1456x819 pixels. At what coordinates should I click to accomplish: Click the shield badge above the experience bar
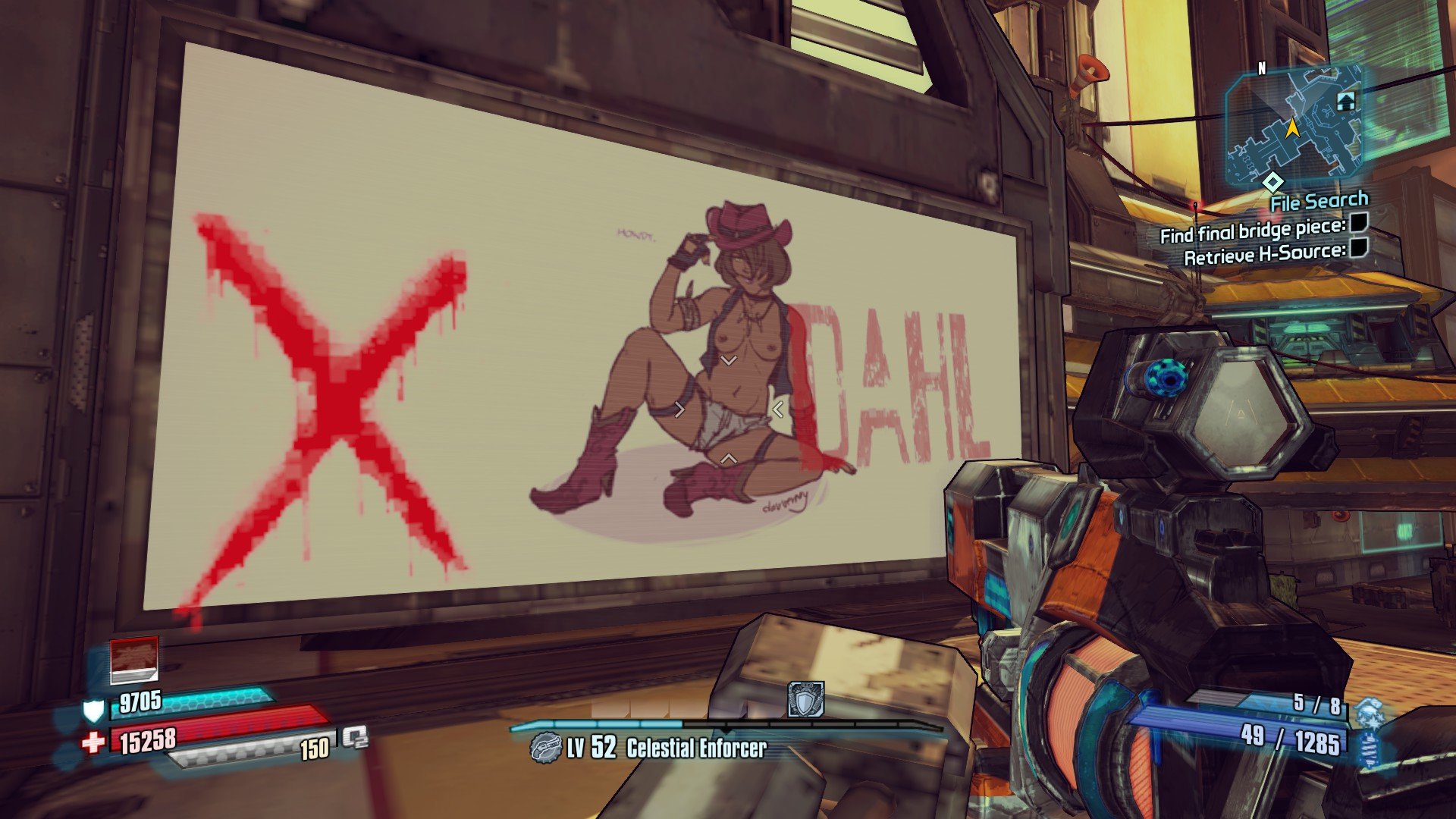pyautogui.click(x=805, y=700)
